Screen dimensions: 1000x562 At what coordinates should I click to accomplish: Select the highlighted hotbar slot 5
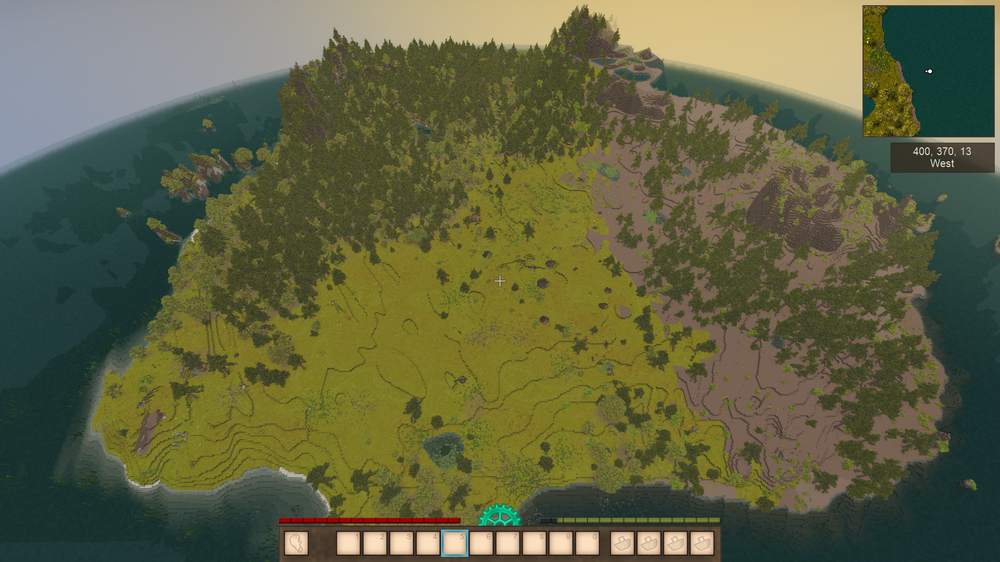click(x=455, y=543)
